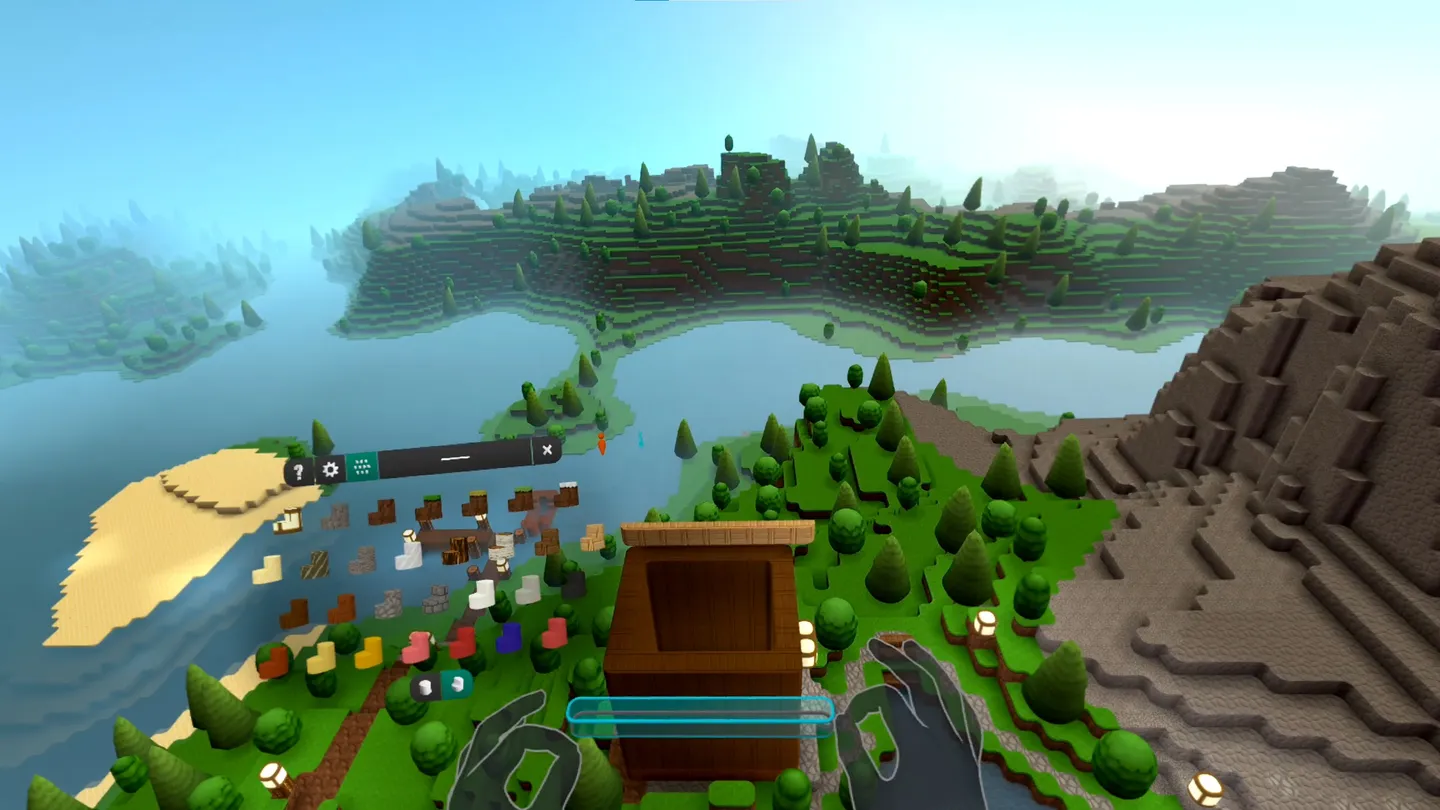The image size is (1440, 810).
Task: Pick the grass-topped dirt block from the palette
Action: click(430, 507)
